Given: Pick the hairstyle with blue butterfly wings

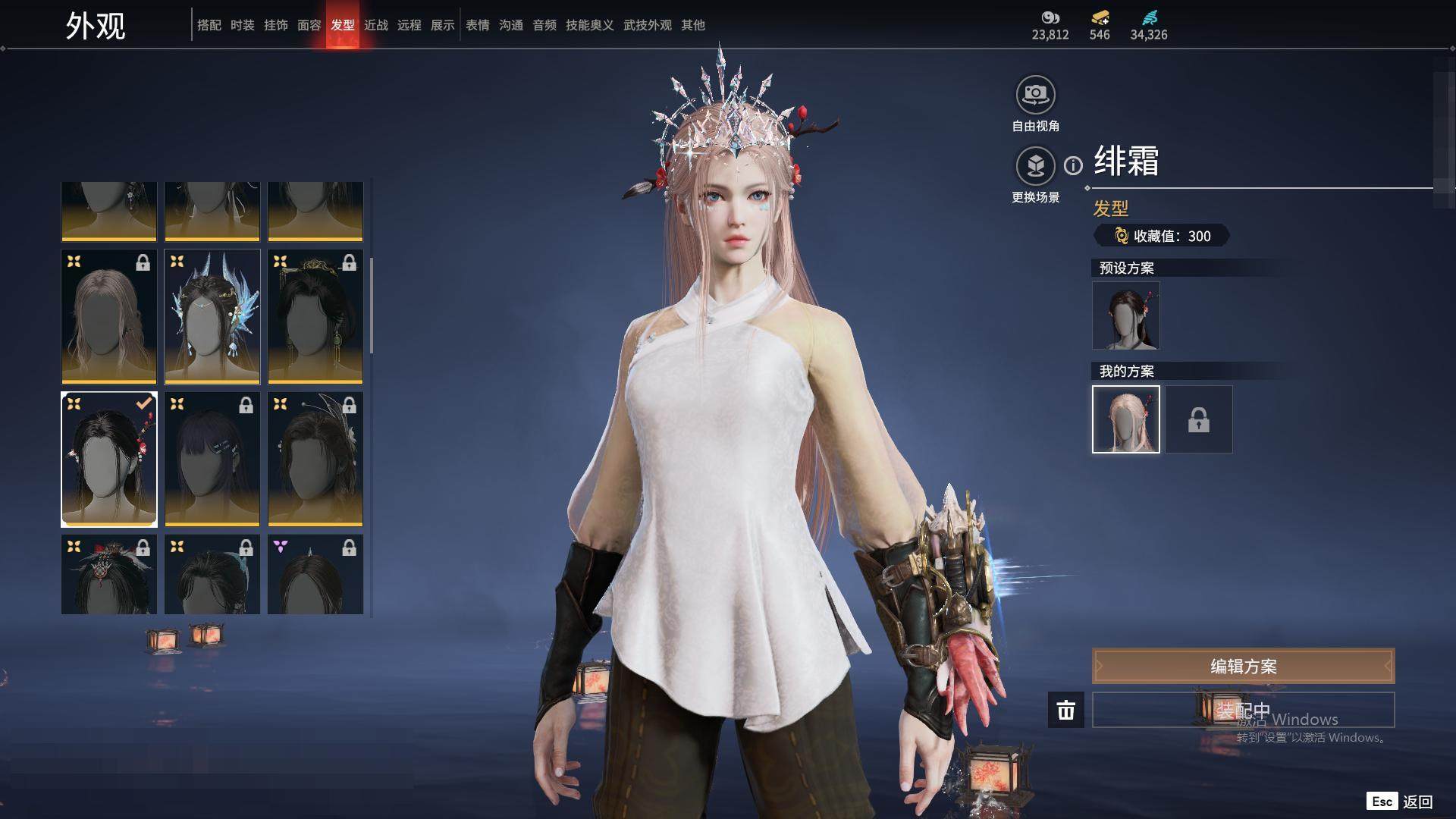Looking at the screenshot, I should coord(212,317).
